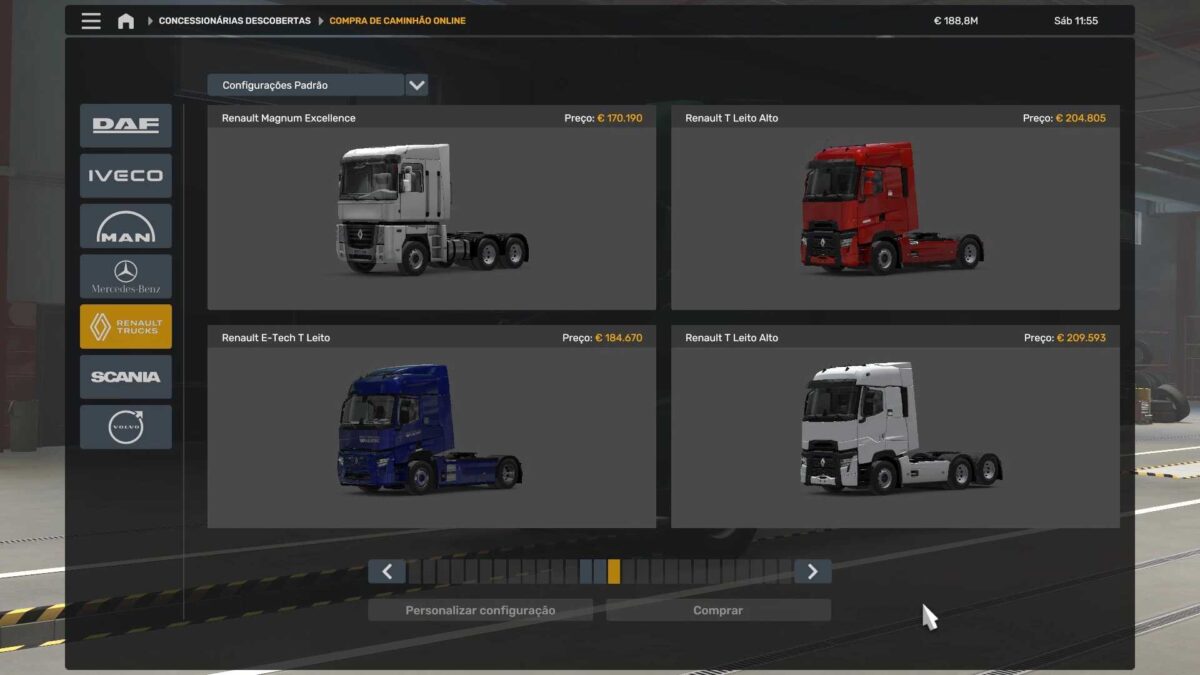Choose the MAN brand tab
Image resolution: width=1200 pixels, height=675 pixels.
pyautogui.click(x=126, y=226)
